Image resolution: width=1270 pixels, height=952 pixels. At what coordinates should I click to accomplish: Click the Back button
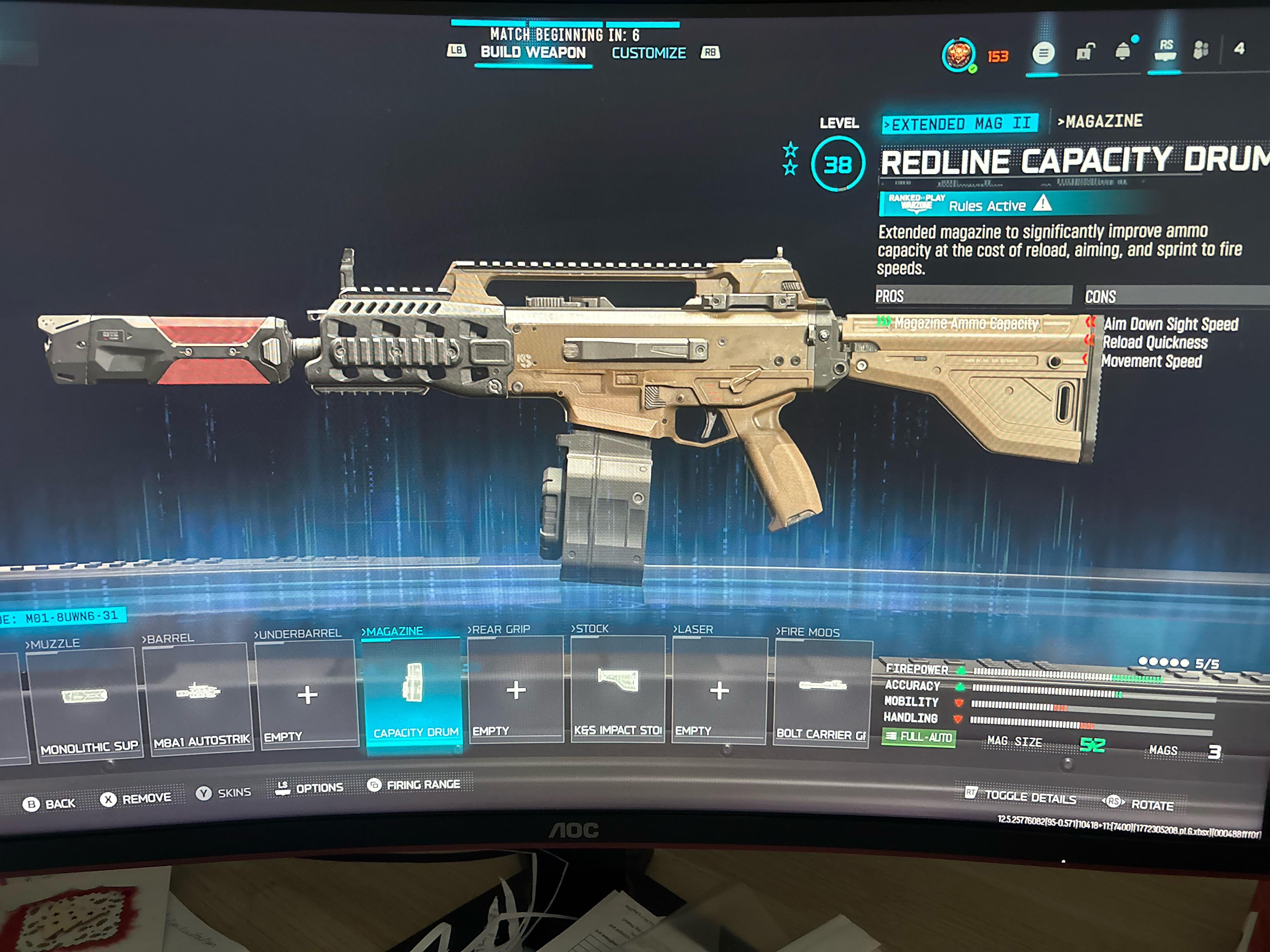pos(49,803)
